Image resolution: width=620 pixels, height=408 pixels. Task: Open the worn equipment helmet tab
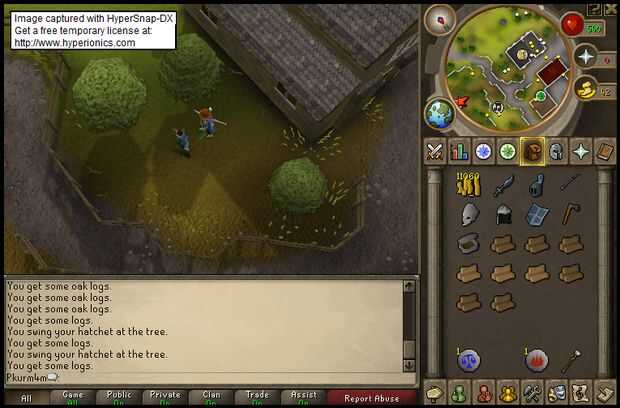[557, 151]
